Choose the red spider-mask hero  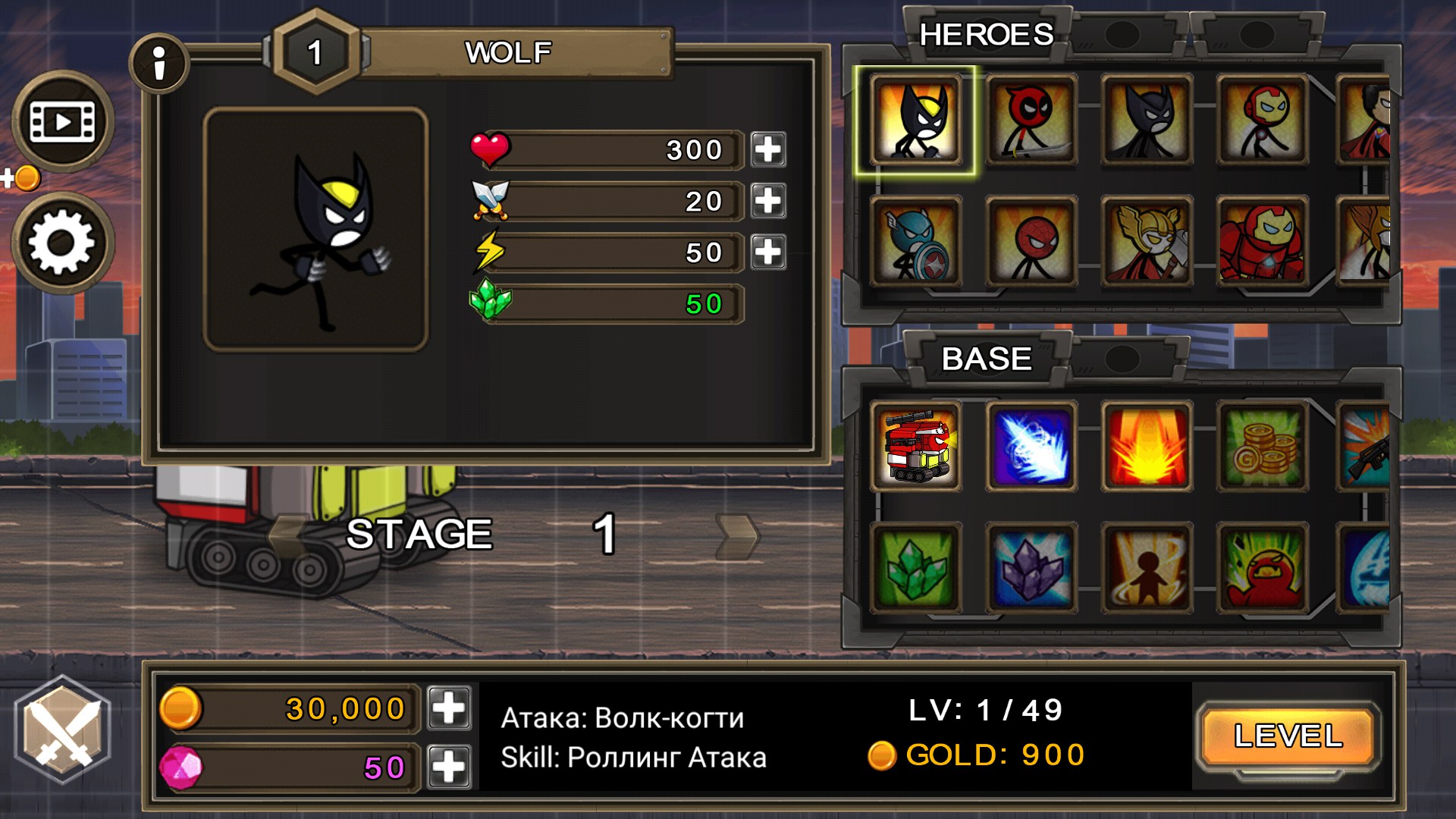1031,241
